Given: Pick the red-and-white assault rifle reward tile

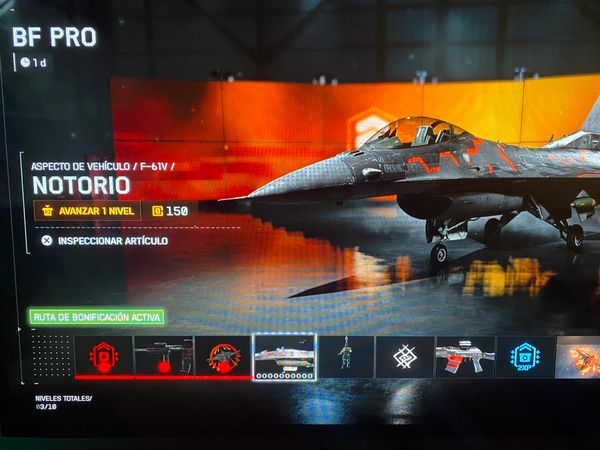Looking at the screenshot, I should (464, 357).
